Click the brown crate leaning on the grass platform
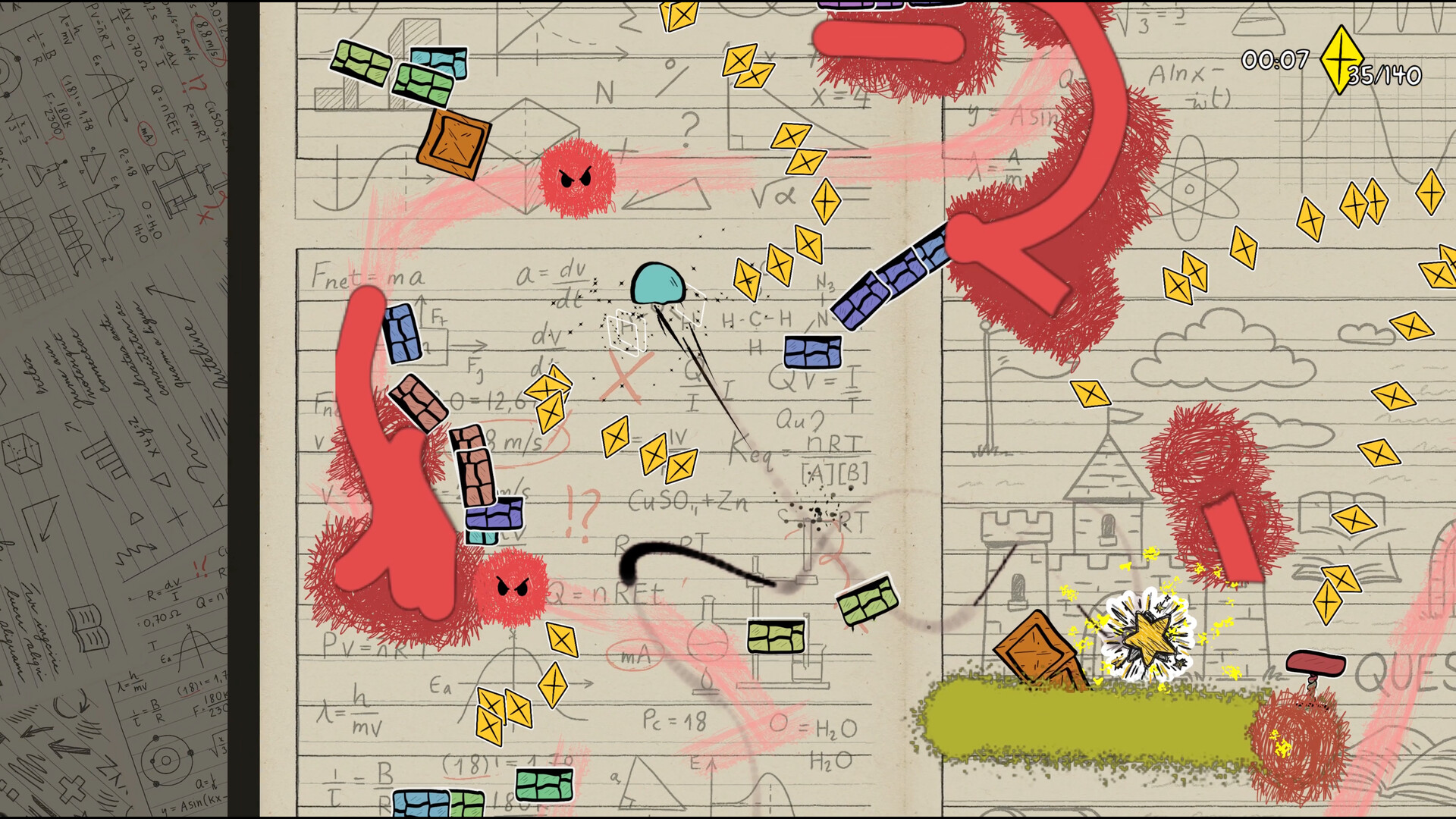The height and width of the screenshot is (819, 1456). coord(1035,645)
